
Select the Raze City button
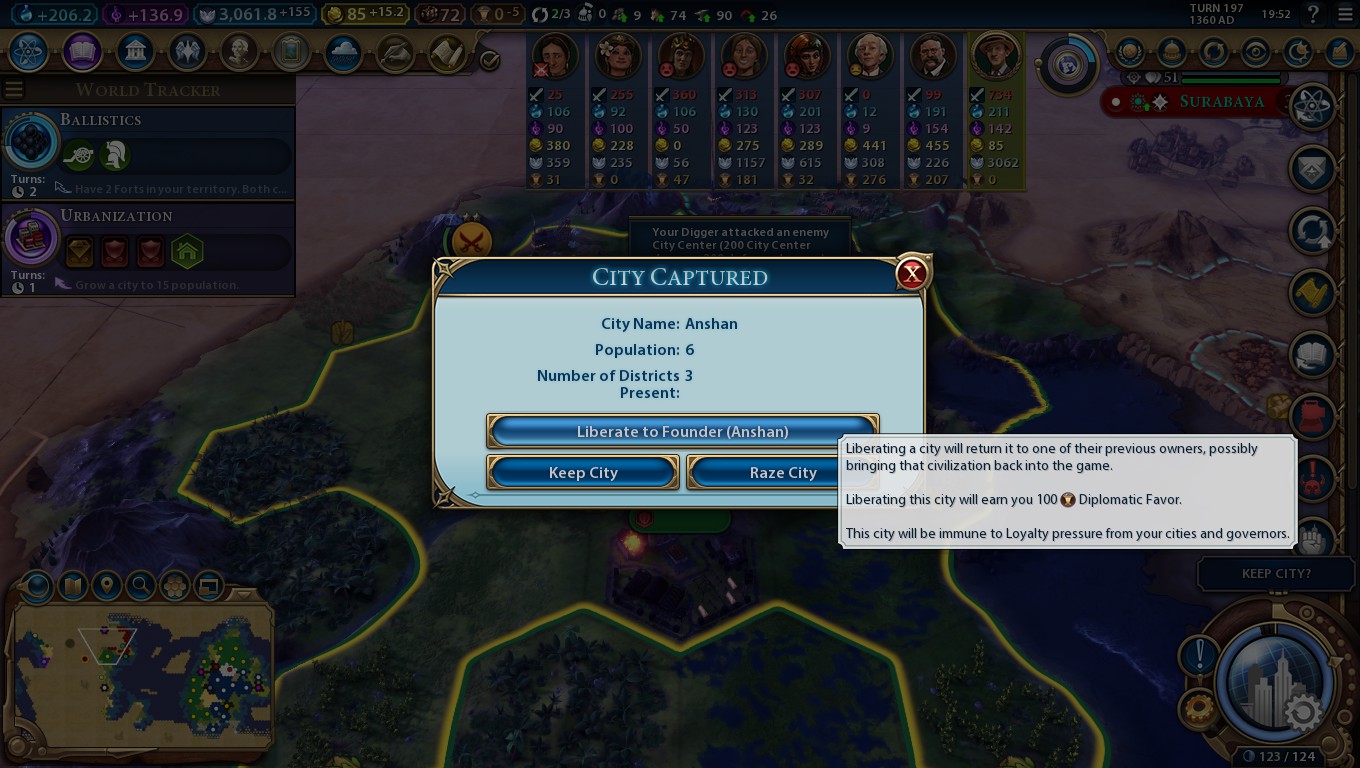(783, 473)
